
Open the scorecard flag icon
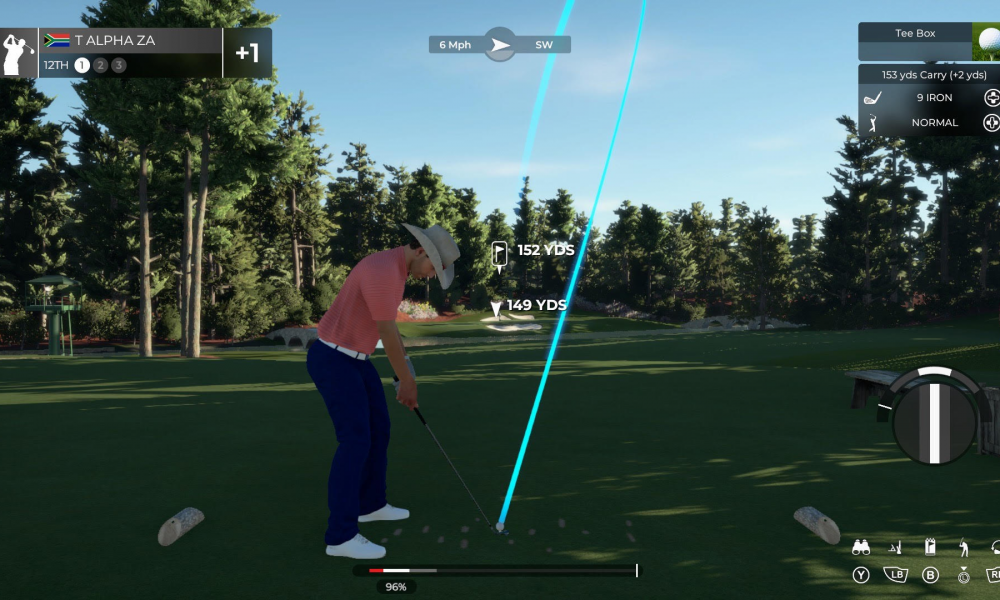click(x=929, y=547)
